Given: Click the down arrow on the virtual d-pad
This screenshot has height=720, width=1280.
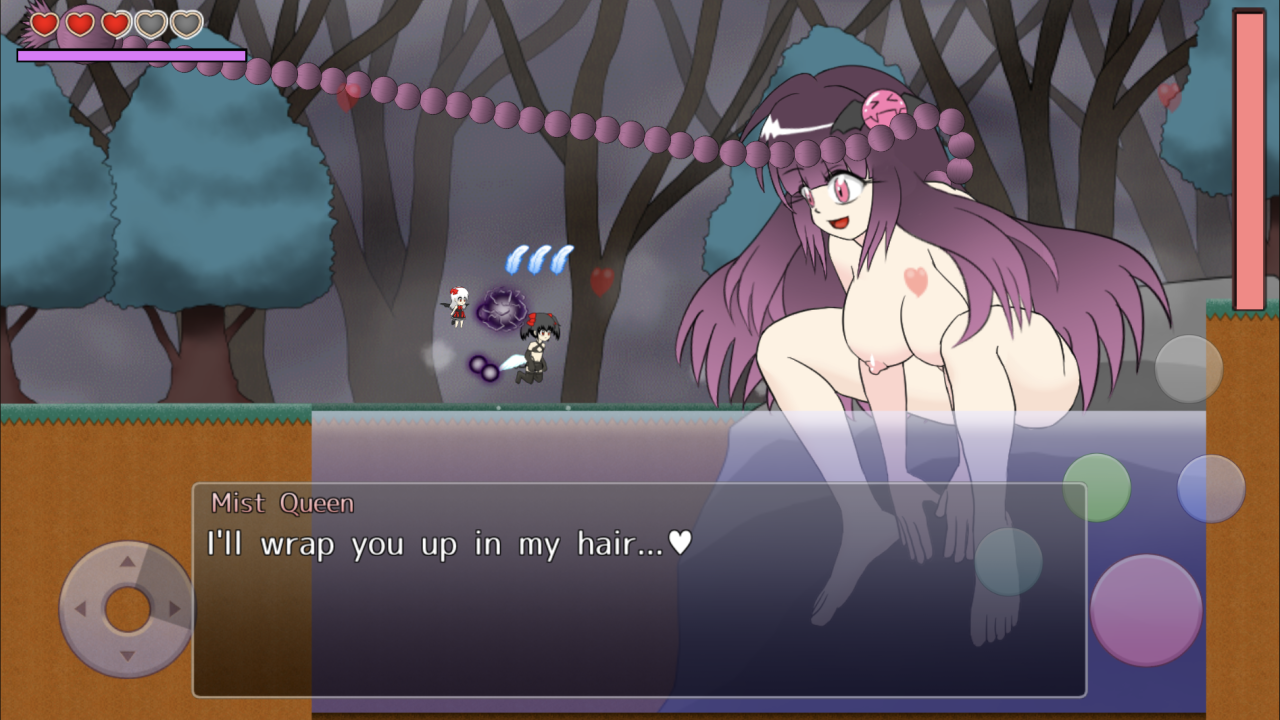Looking at the screenshot, I should pyautogui.click(x=127, y=656).
